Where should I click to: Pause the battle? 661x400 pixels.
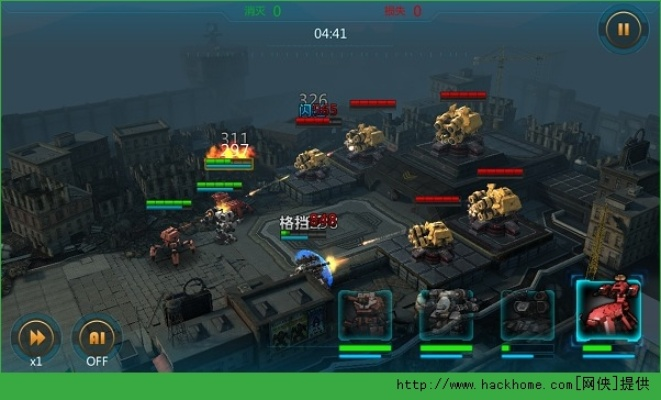point(623,30)
